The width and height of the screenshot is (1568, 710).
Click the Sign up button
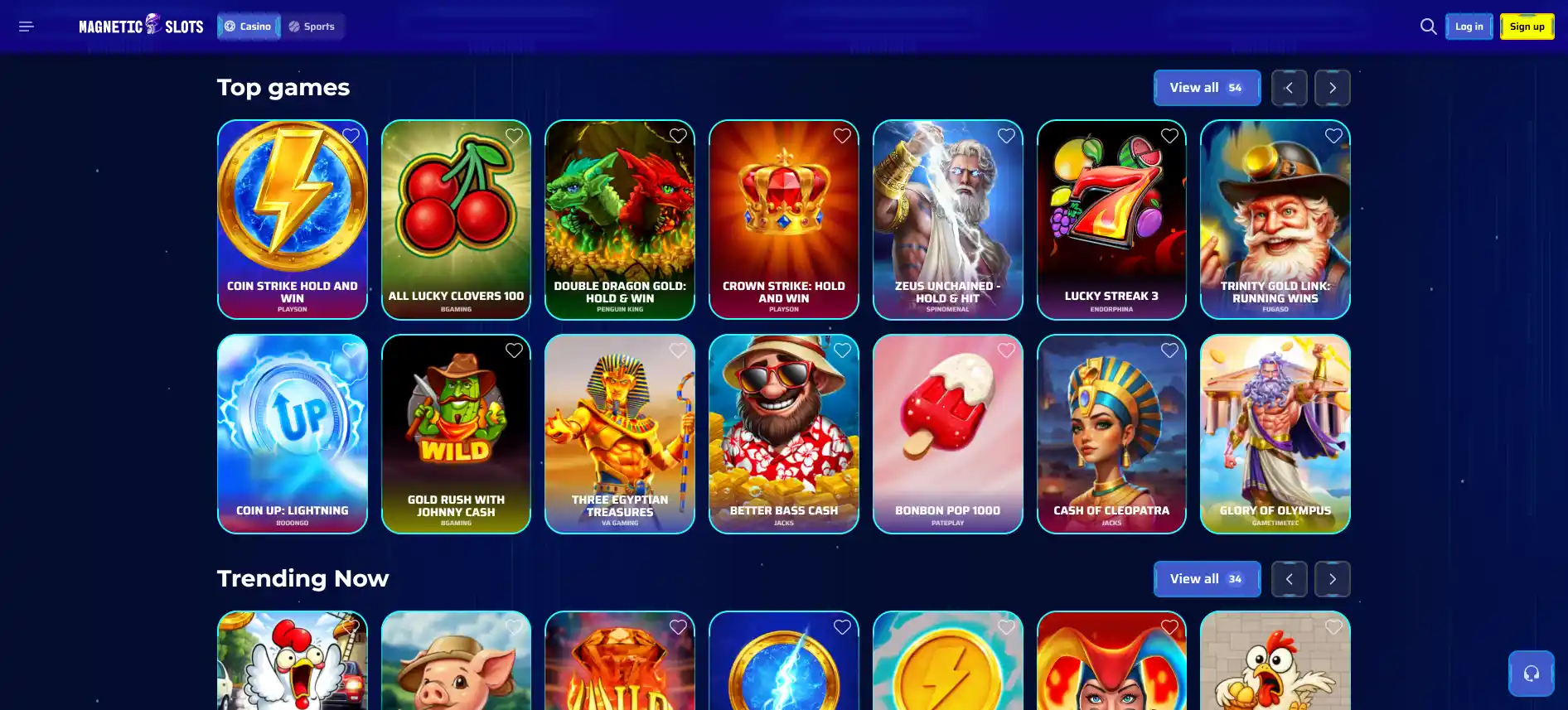pyautogui.click(x=1527, y=26)
